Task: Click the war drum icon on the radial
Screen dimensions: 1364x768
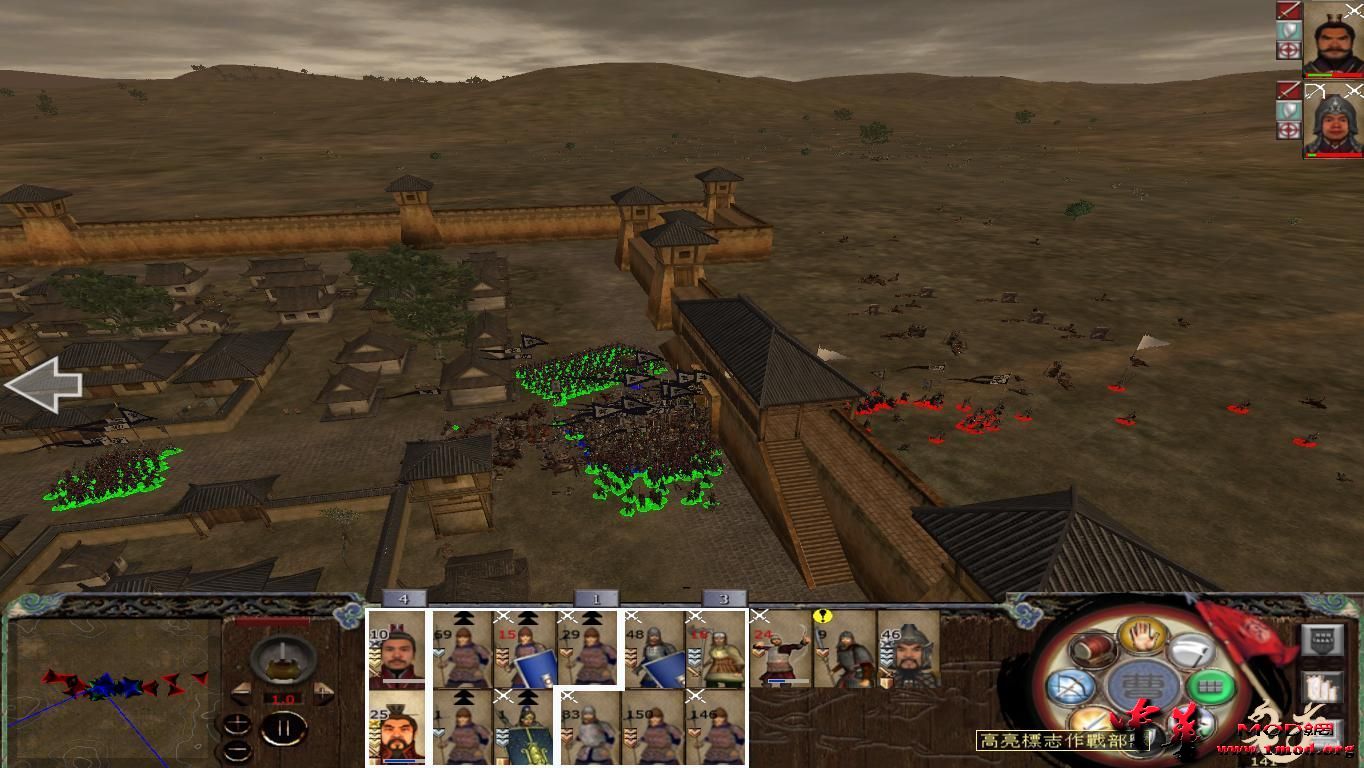Action: (x=1092, y=650)
